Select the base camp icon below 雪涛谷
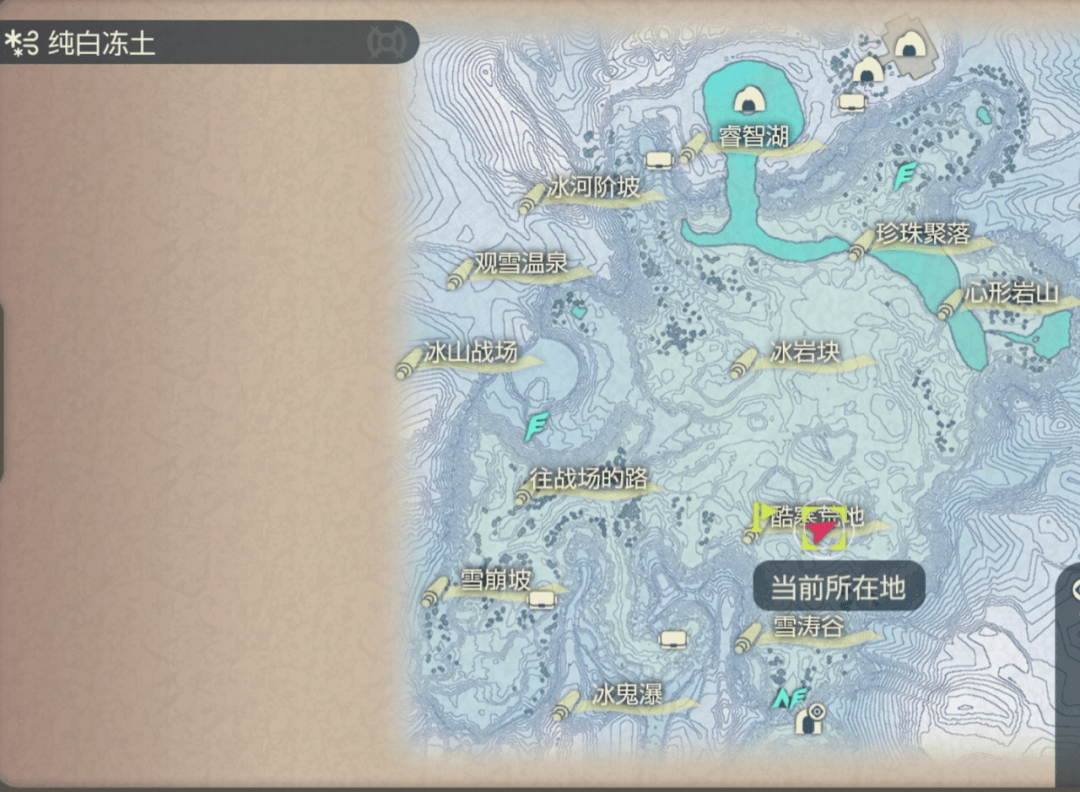Image resolution: width=1080 pixels, height=792 pixels. click(811, 718)
